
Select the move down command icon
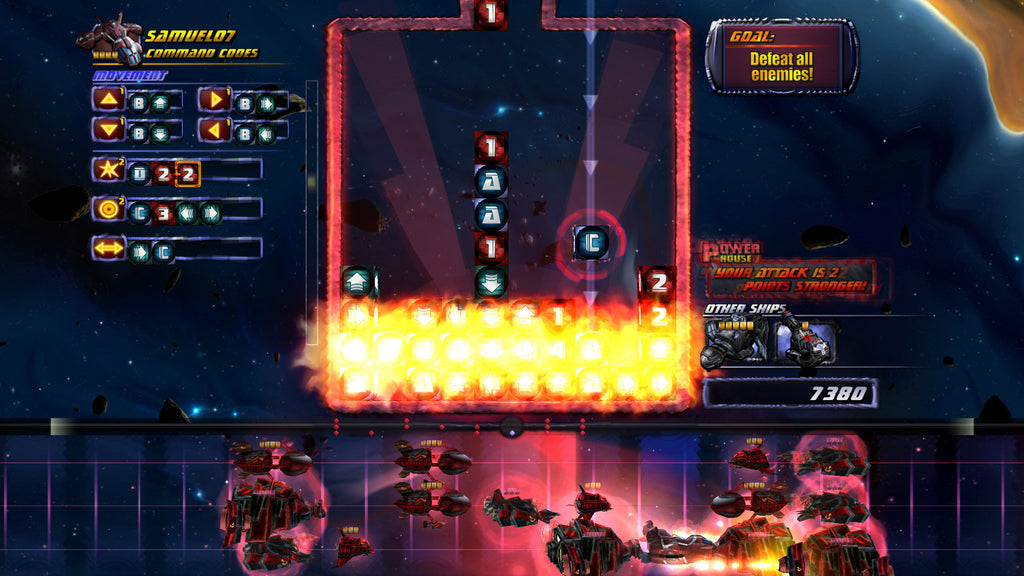(108, 130)
